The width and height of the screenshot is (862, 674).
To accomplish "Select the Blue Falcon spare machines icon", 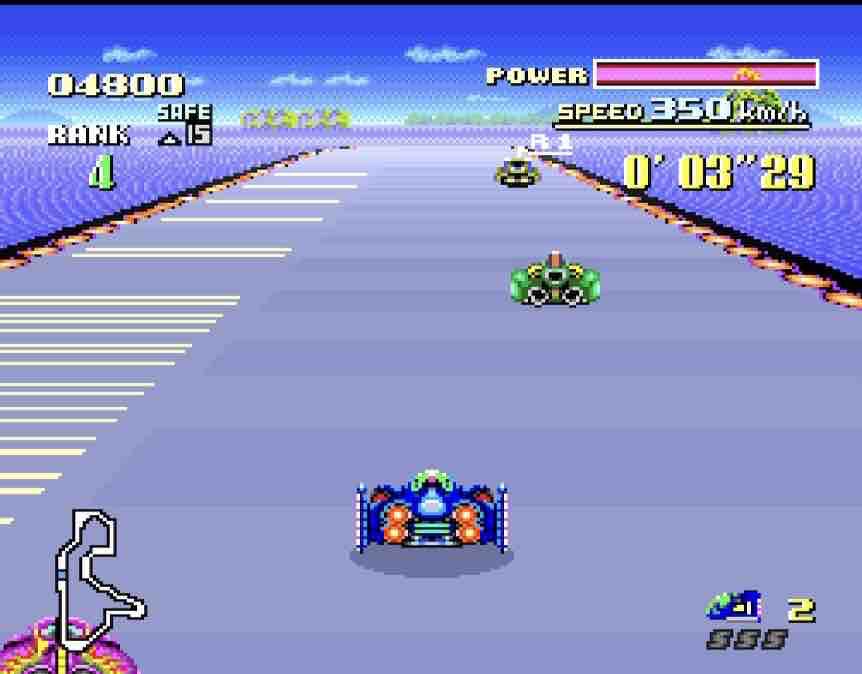I will coord(733,606).
